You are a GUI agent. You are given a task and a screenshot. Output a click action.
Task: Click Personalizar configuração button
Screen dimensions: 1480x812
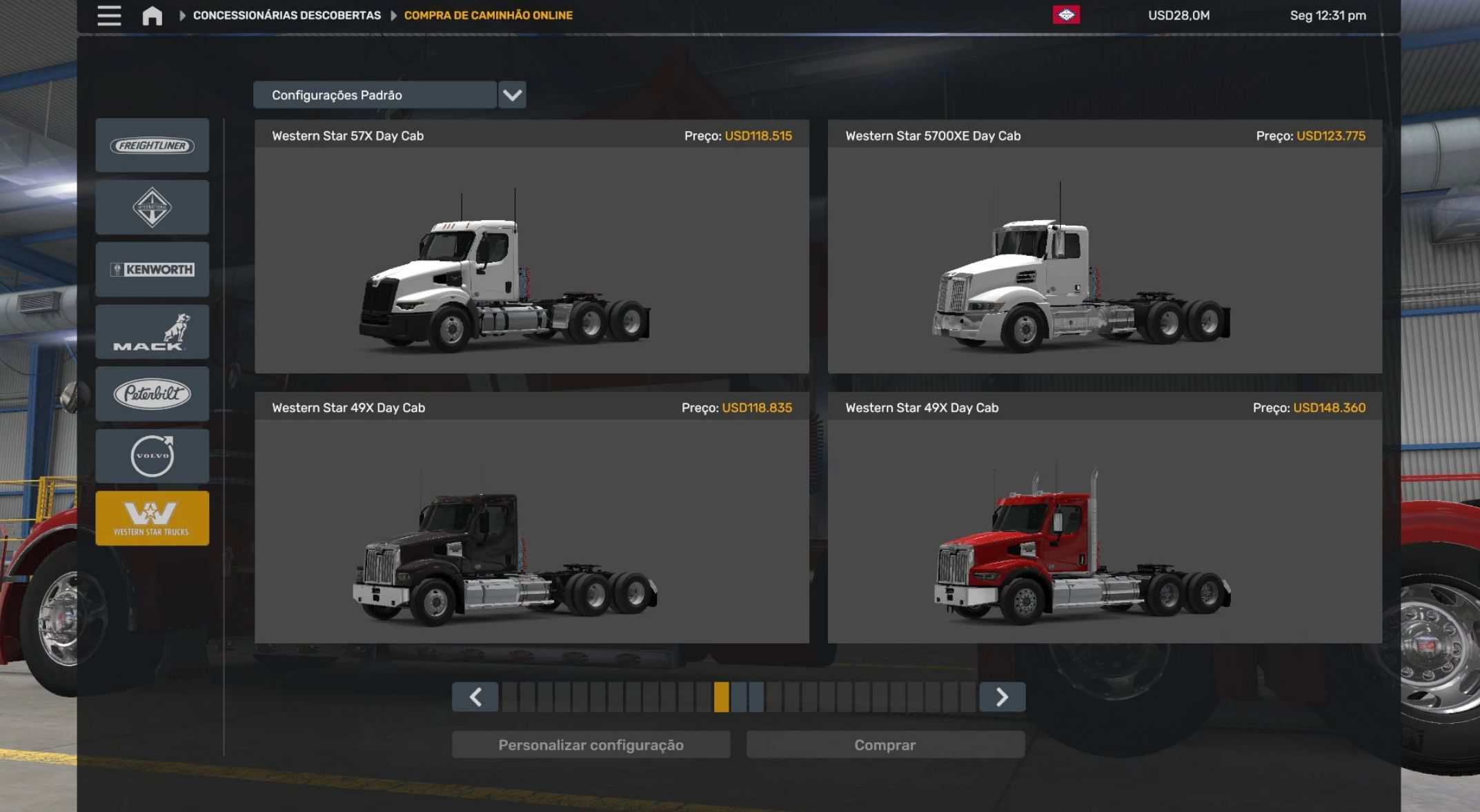point(591,745)
